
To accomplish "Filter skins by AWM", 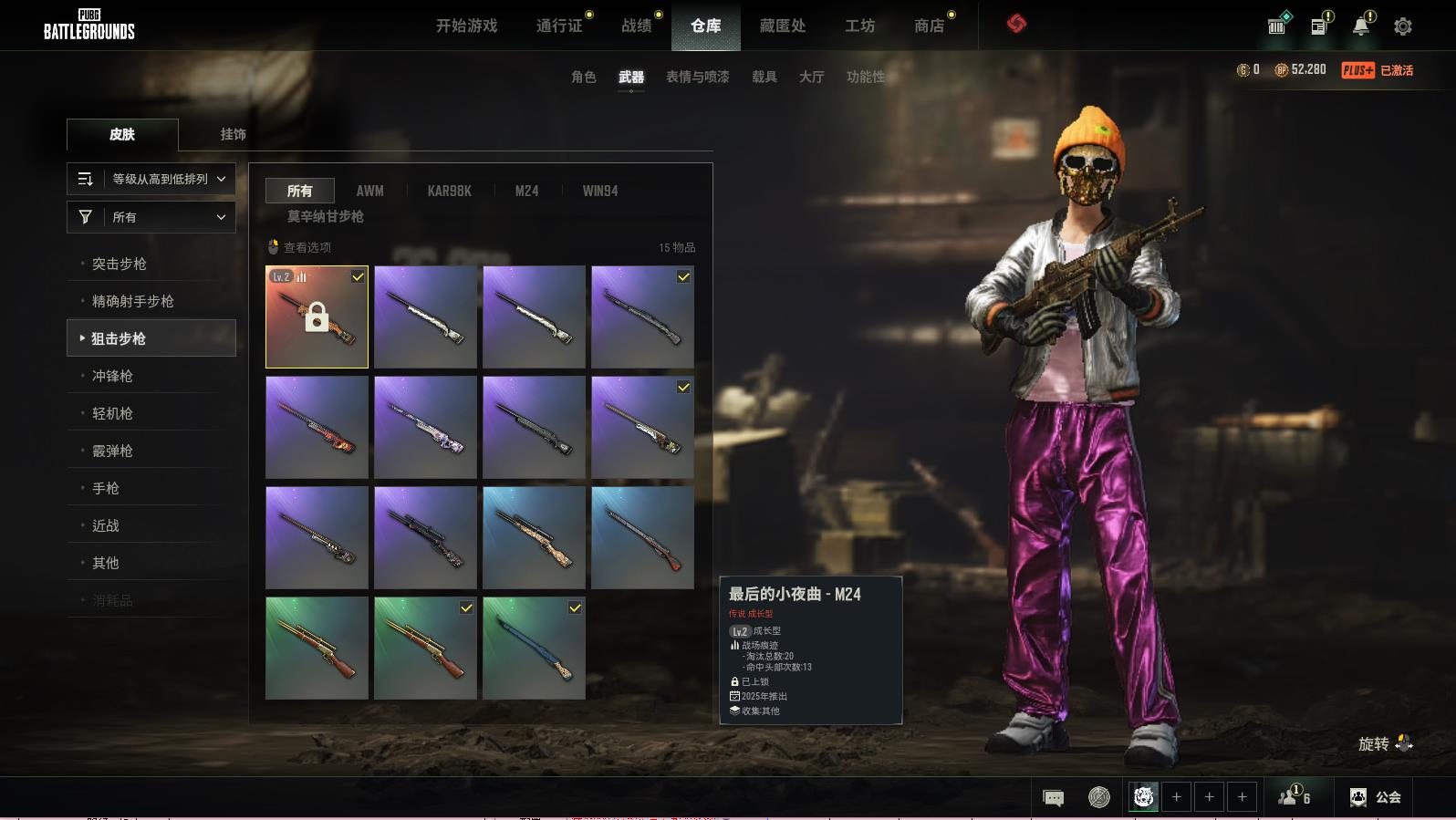I will [369, 191].
